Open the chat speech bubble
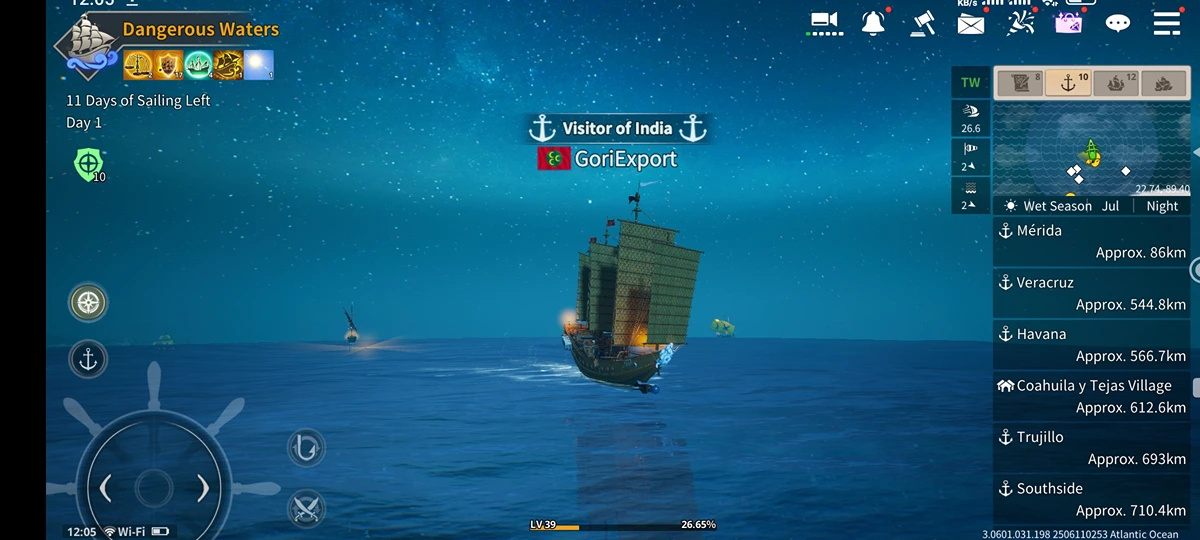Screen dimensions: 1200x540 pyautogui.click(x=1117, y=24)
